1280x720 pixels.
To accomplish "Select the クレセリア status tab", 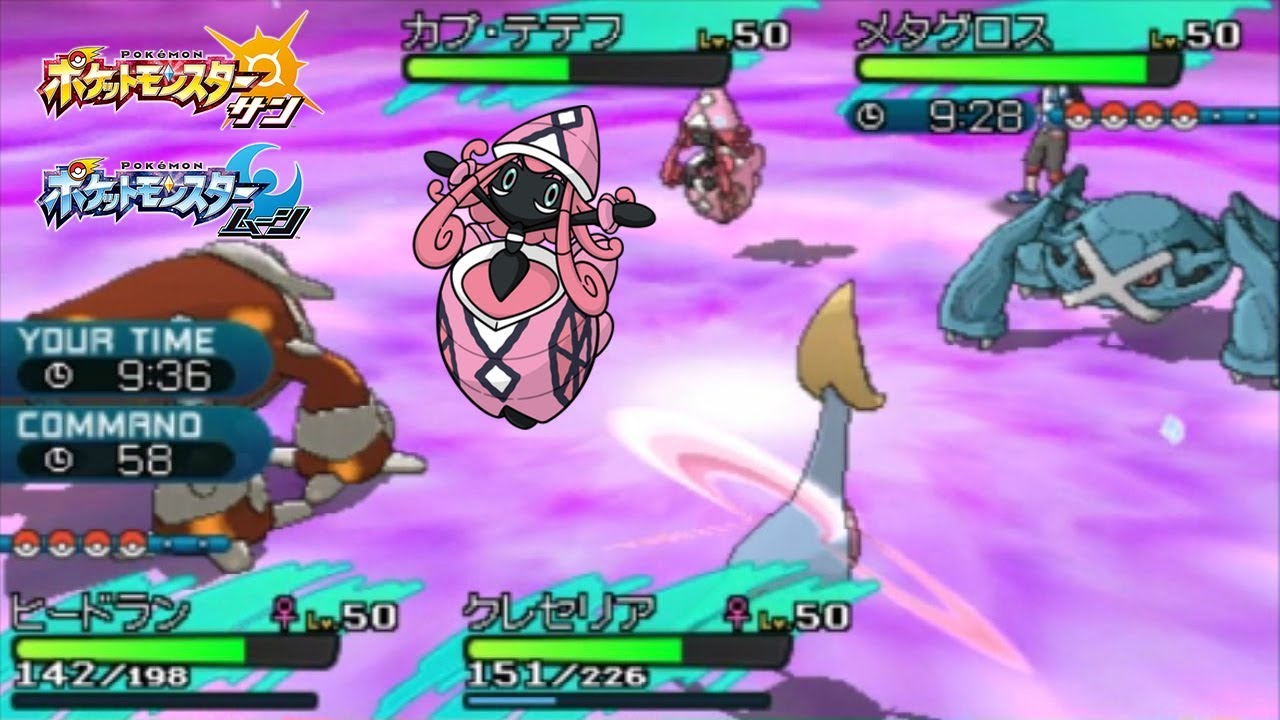I will [560, 610].
